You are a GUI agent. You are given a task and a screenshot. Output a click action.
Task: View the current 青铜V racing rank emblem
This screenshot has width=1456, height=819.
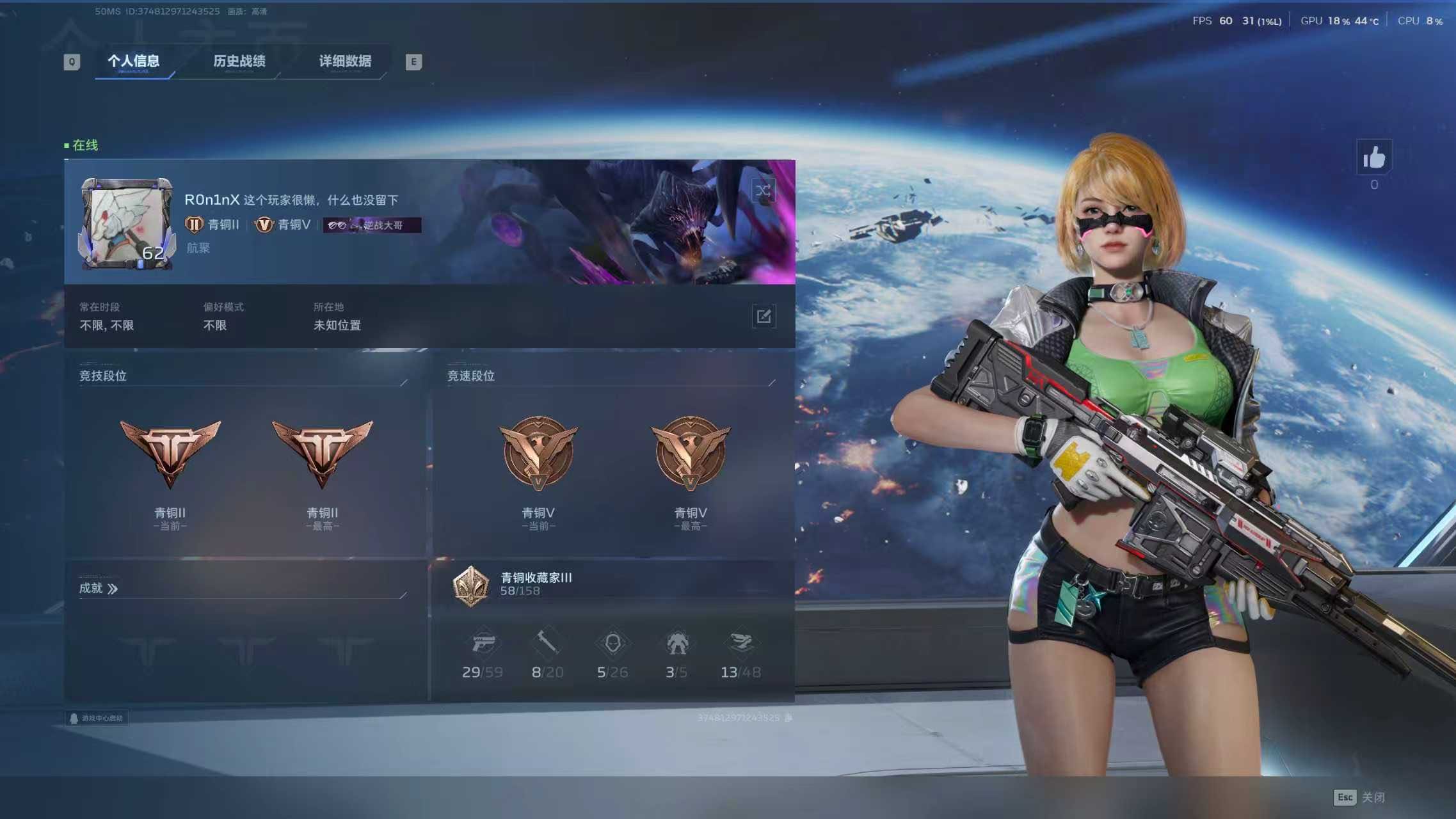click(538, 453)
